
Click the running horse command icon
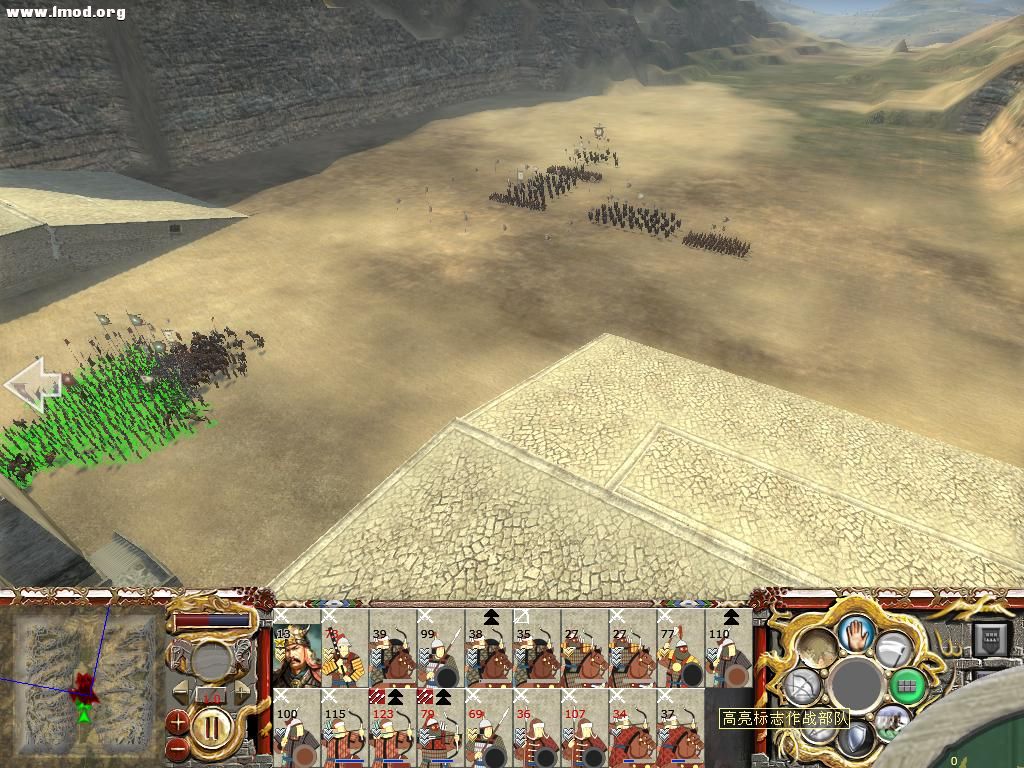click(x=892, y=720)
